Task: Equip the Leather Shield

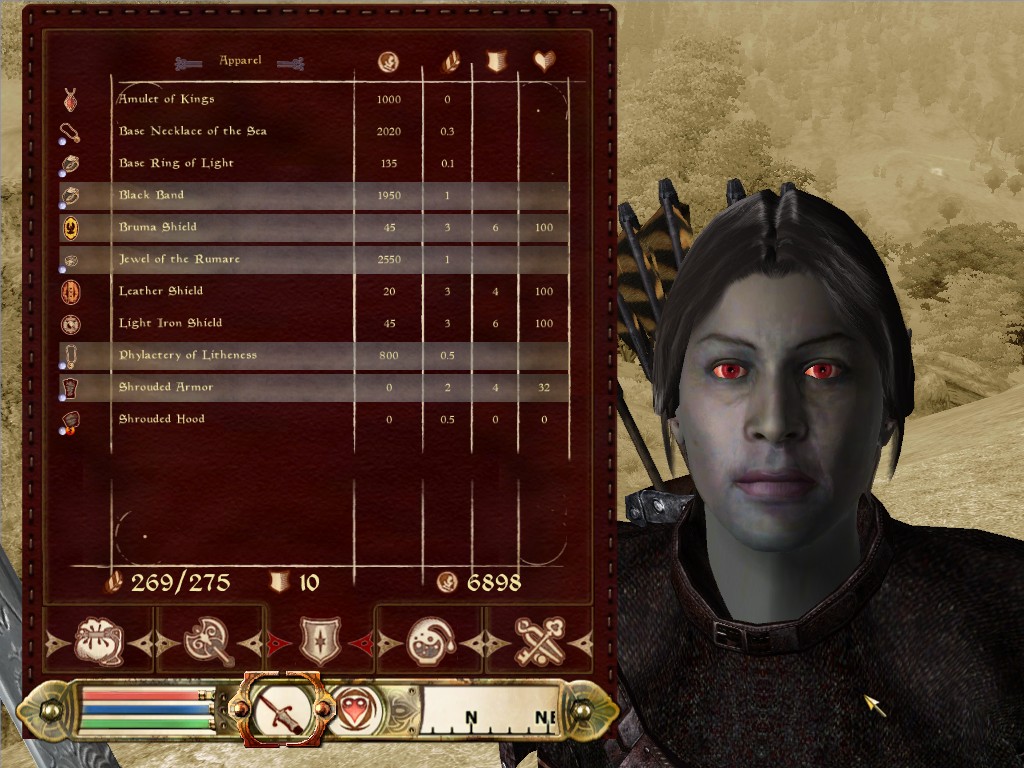Action: 161,291
